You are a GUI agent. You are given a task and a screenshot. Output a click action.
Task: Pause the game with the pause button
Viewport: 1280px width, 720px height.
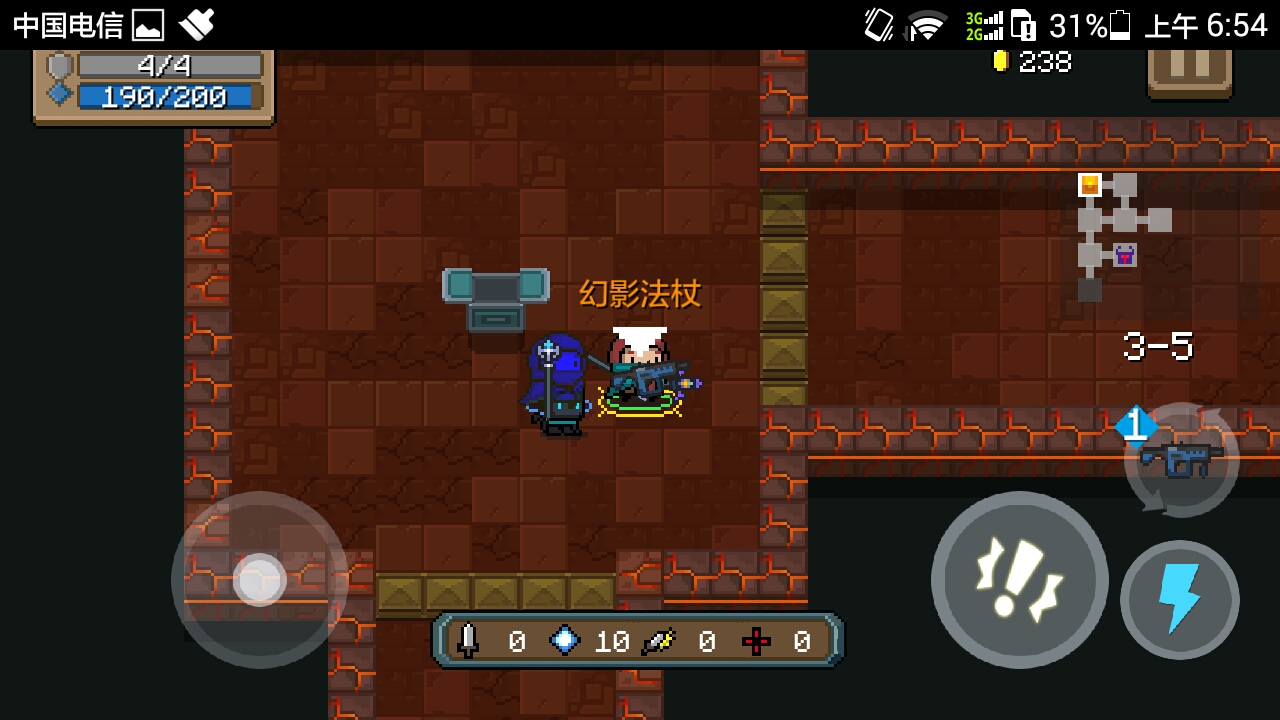pos(1189,68)
